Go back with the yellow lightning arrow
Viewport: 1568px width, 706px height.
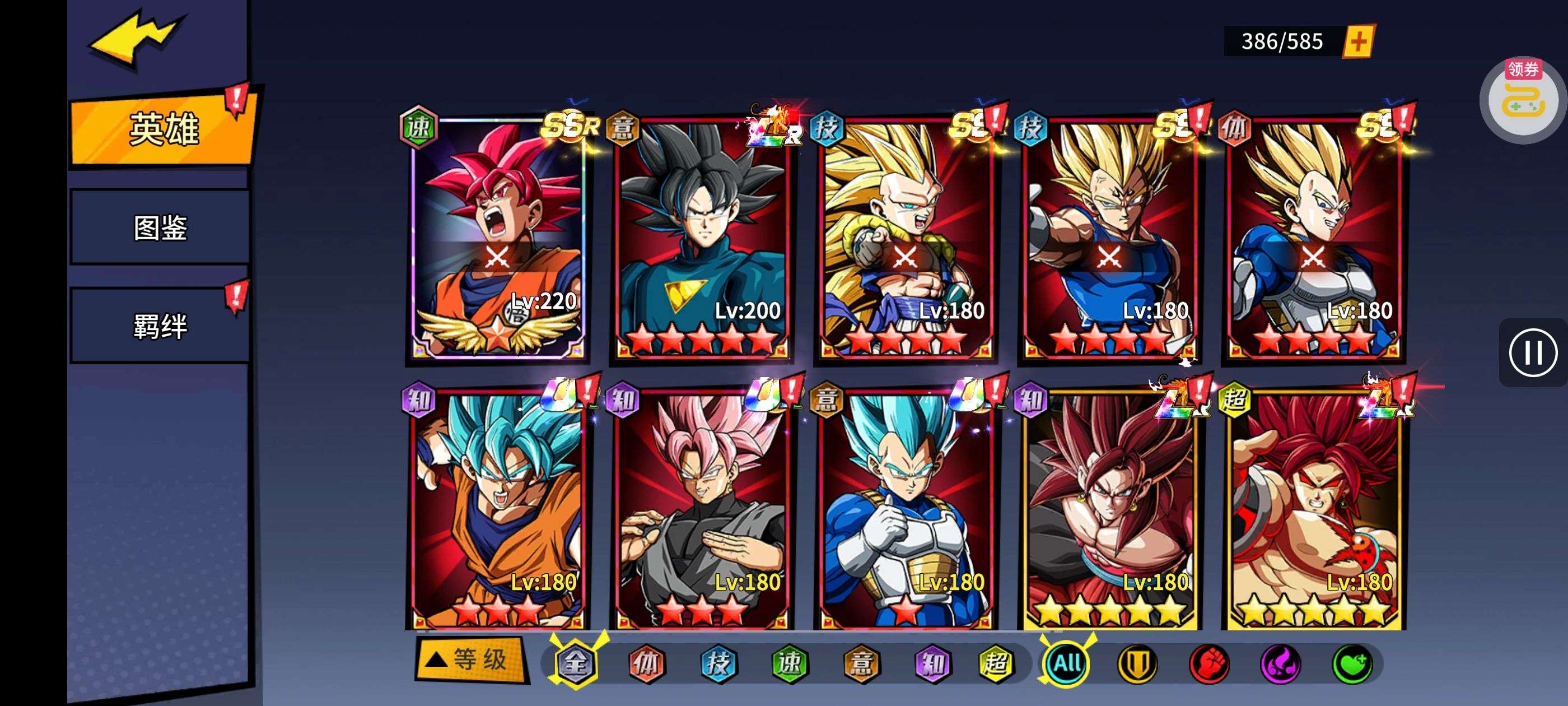click(x=135, y=38)
